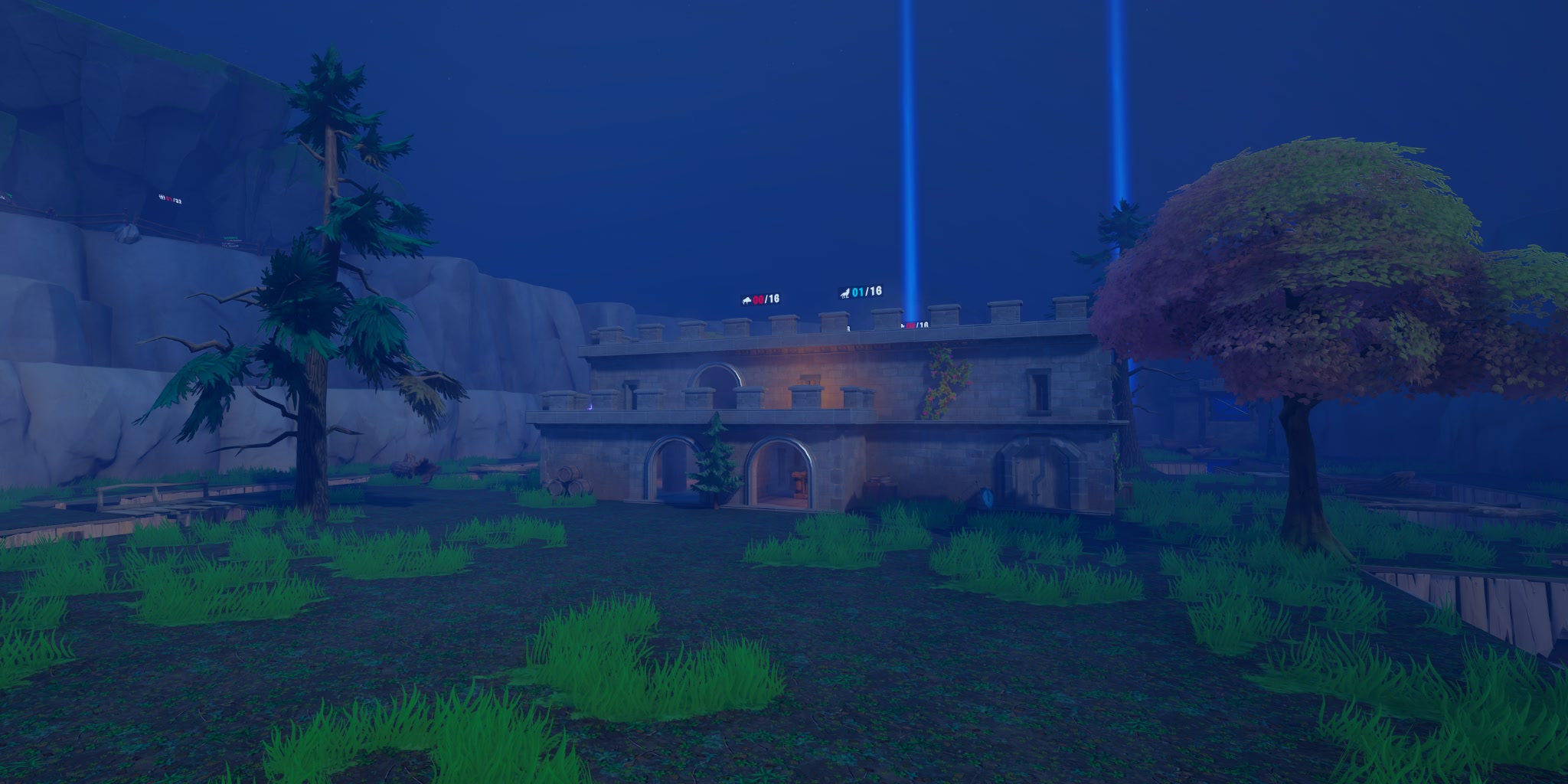Viewport: 1568px width, 784px height.
Task: Select the small counter marker on the top-left cliff
Action: [168, 198]
